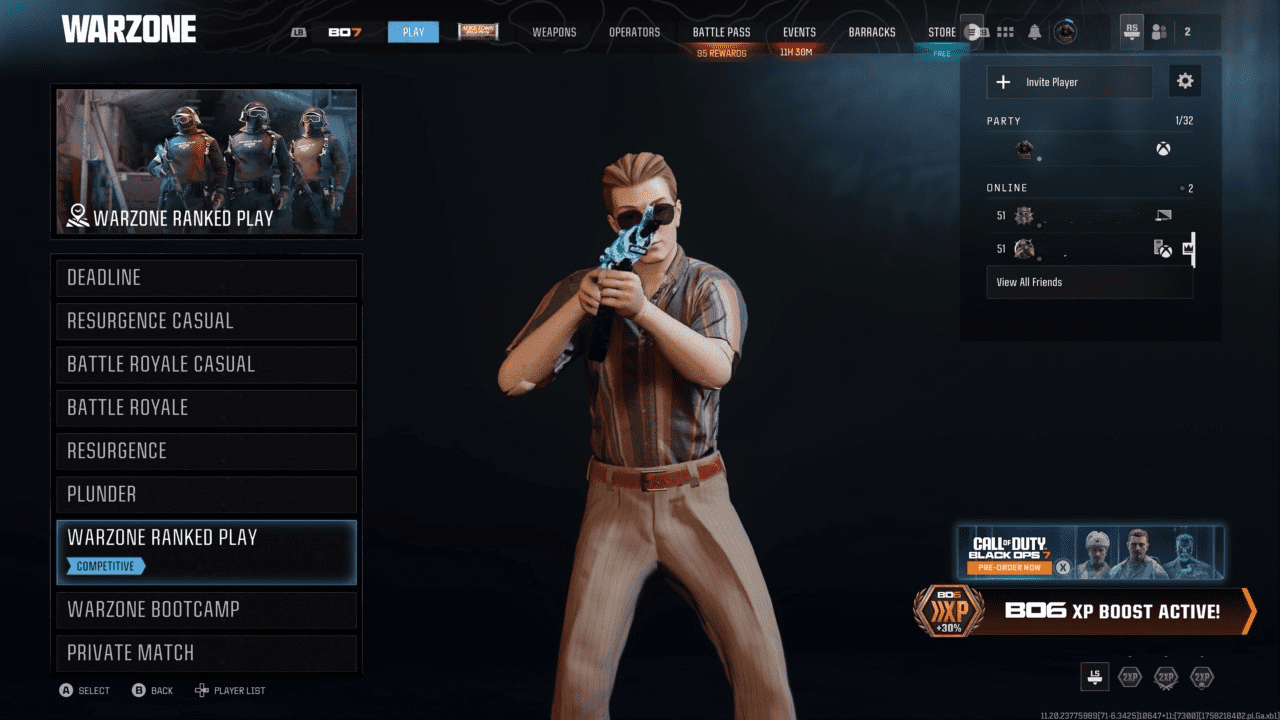Screen dimensions: 1280x720
Task: Click the friends counter icon showing 2
Action: coord(1160,31)
